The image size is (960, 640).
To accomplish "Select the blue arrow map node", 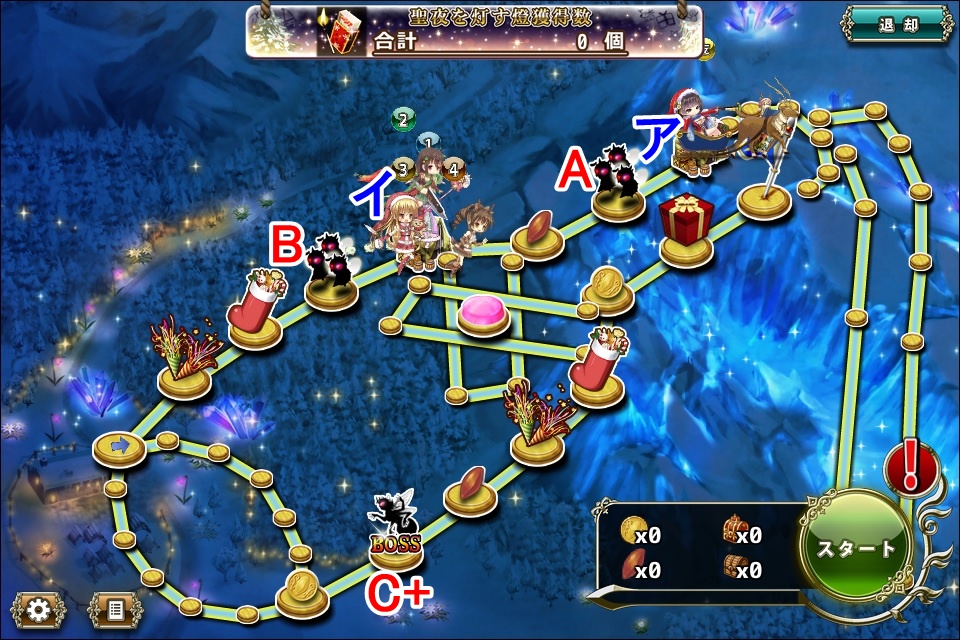I will pos(119,447).
